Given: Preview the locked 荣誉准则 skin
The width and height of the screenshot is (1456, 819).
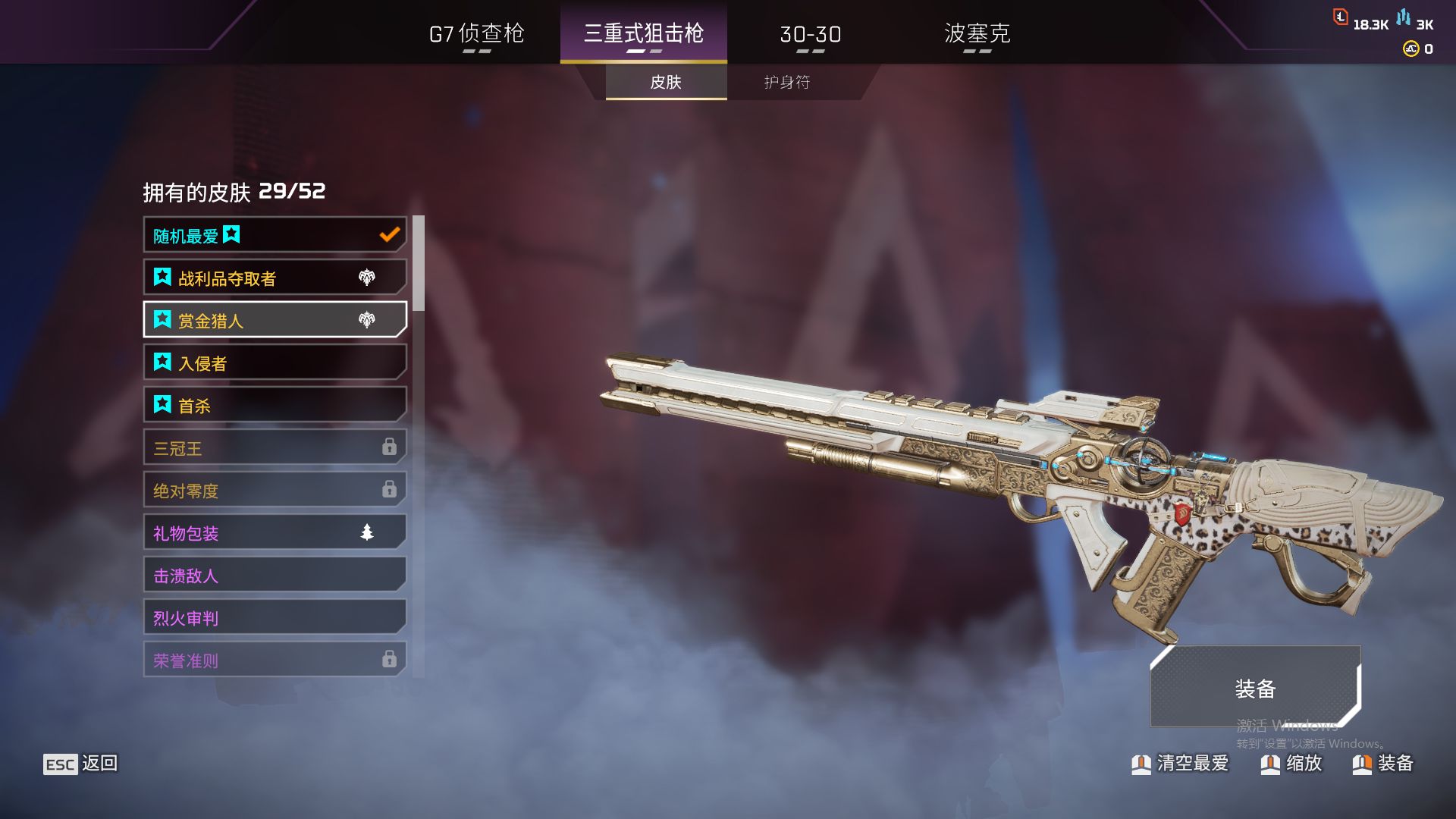Looking at the screenshot, I should tap(275, 660).
